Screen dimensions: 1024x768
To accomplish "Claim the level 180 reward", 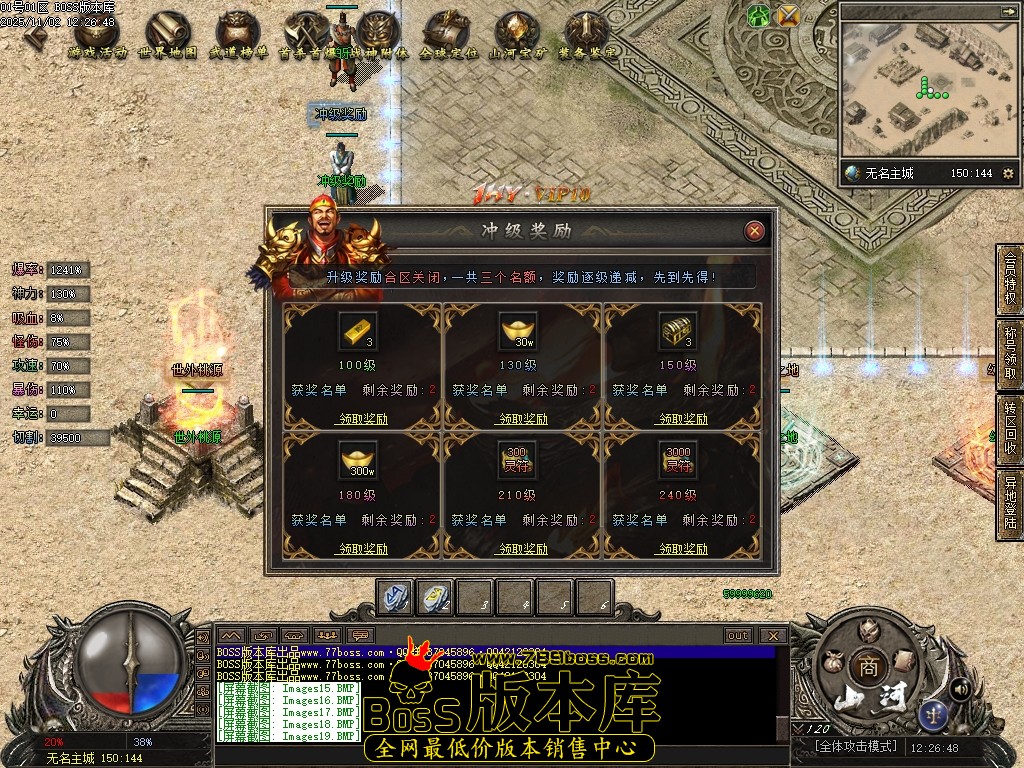I will click(x=361, y=549).
